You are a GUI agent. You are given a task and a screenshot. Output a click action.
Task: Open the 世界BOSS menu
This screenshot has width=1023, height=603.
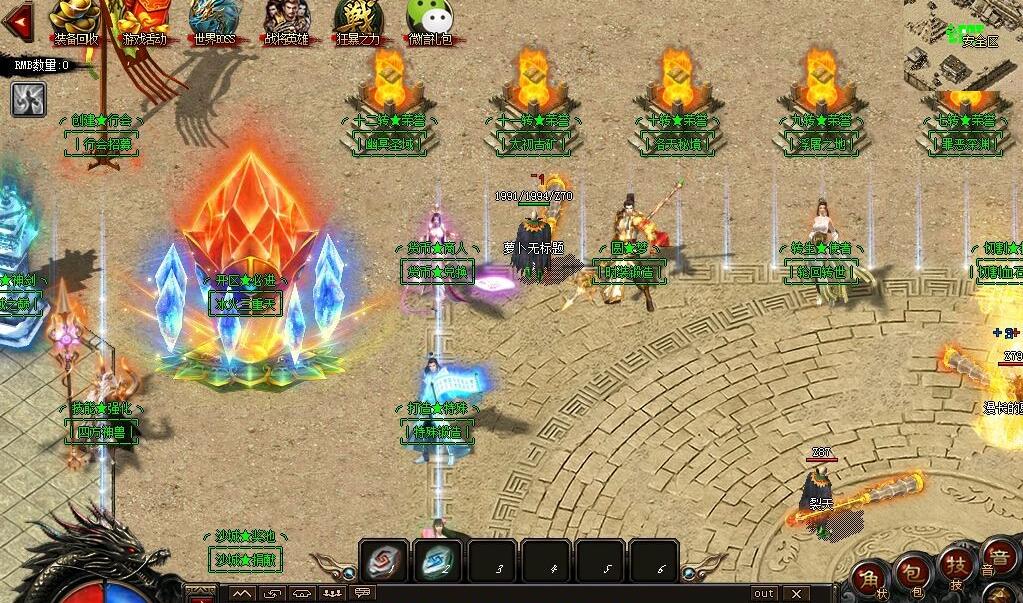tap(215, 22)
